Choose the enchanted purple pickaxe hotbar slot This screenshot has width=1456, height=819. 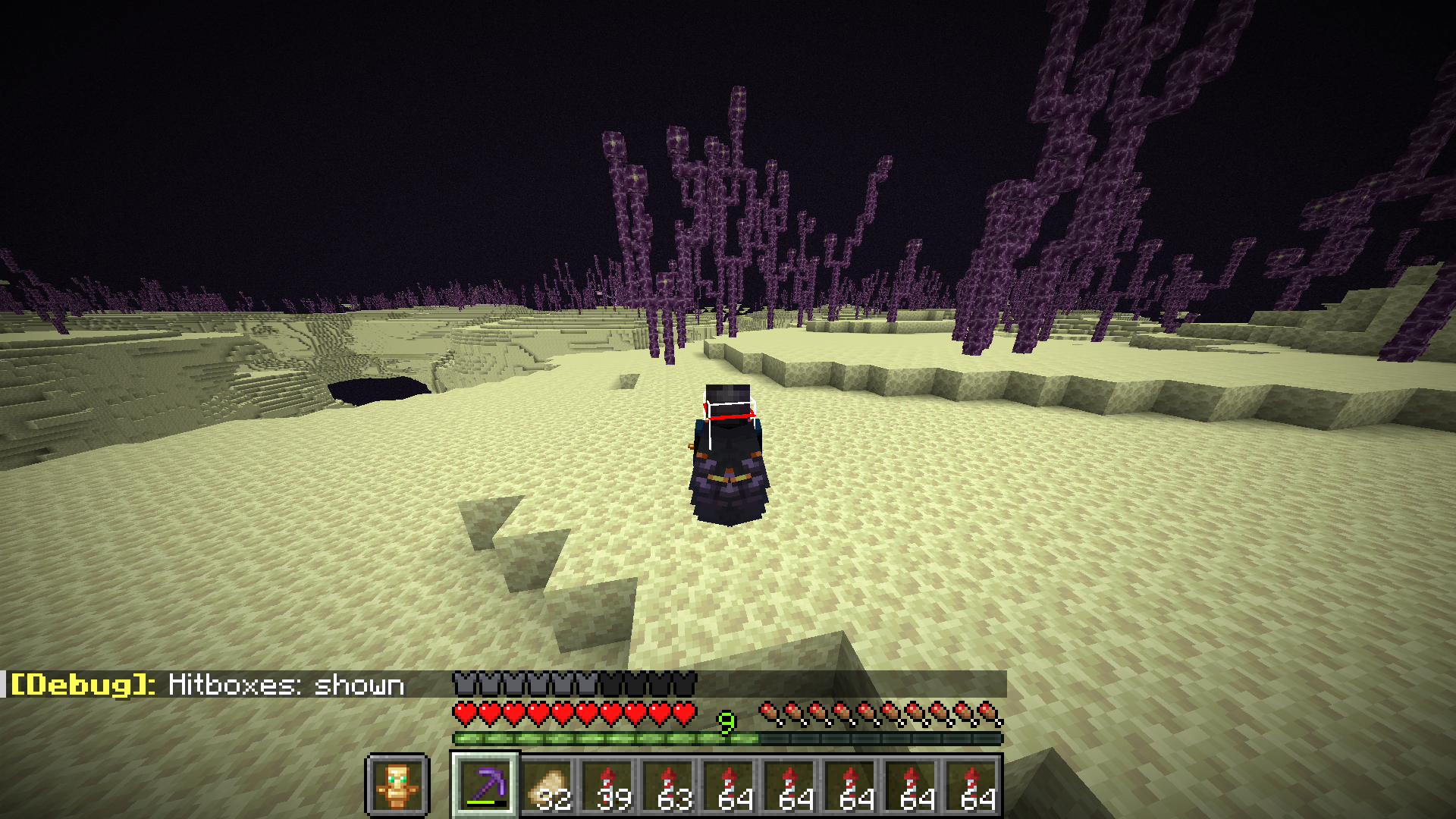coord(485,785)
